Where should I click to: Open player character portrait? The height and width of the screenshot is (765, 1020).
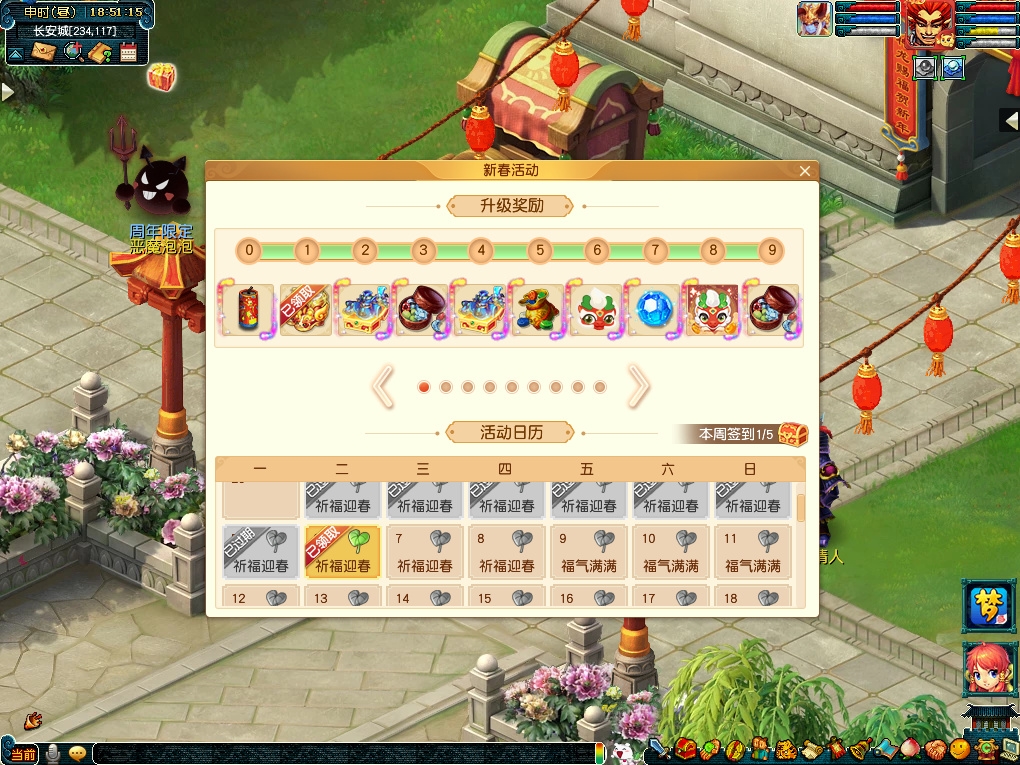pos(929,24)
